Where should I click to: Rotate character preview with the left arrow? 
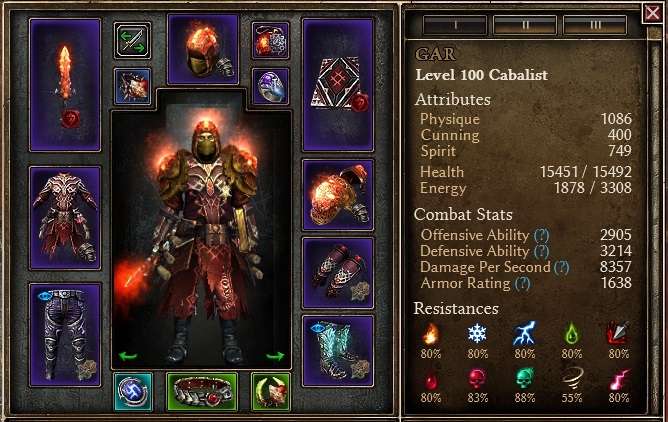pos(128,356)
